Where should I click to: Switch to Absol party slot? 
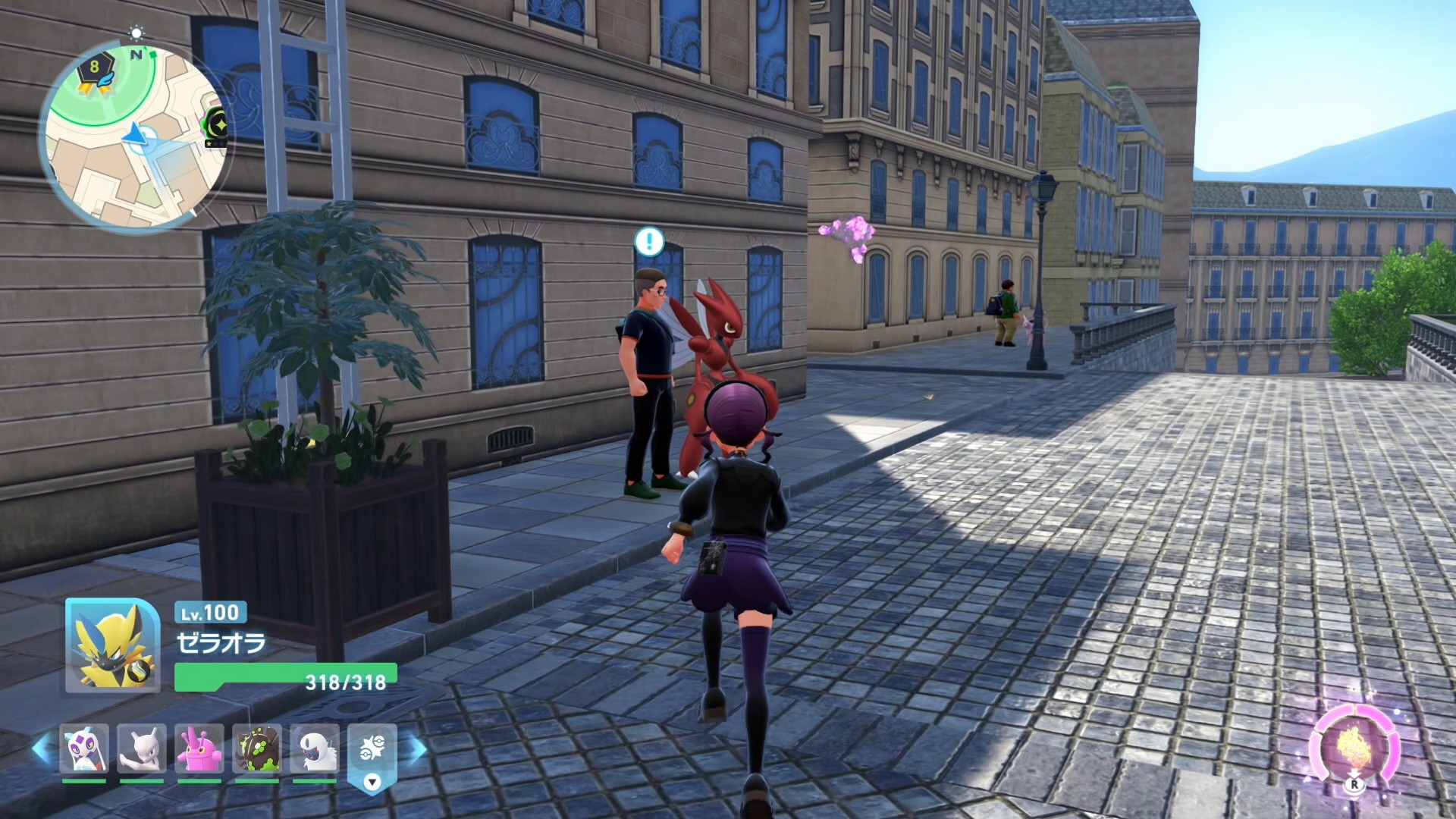click(x=315, y=748)
